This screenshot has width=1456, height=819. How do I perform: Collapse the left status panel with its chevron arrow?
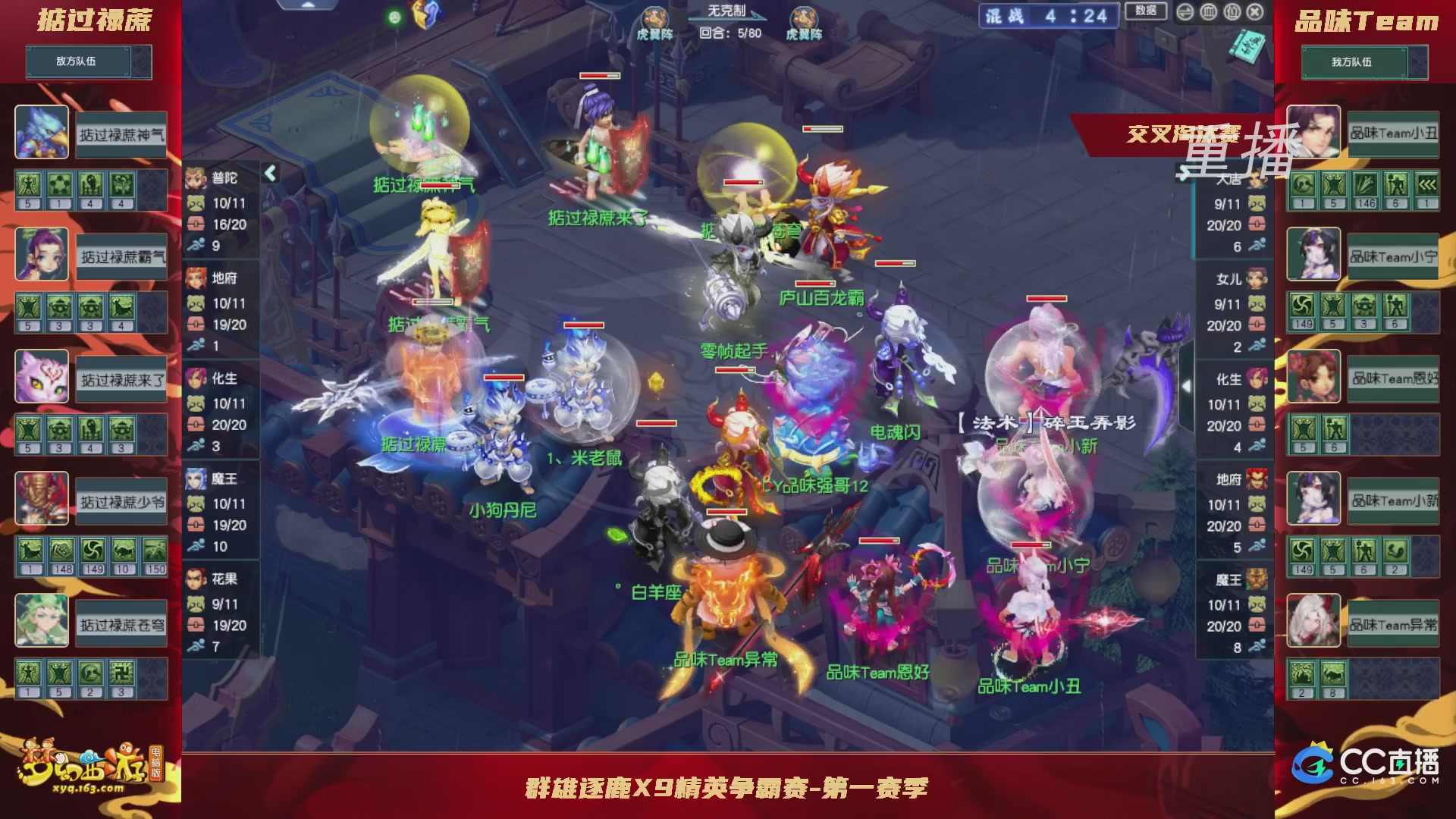pyautogui.click(x=269, y=173)
